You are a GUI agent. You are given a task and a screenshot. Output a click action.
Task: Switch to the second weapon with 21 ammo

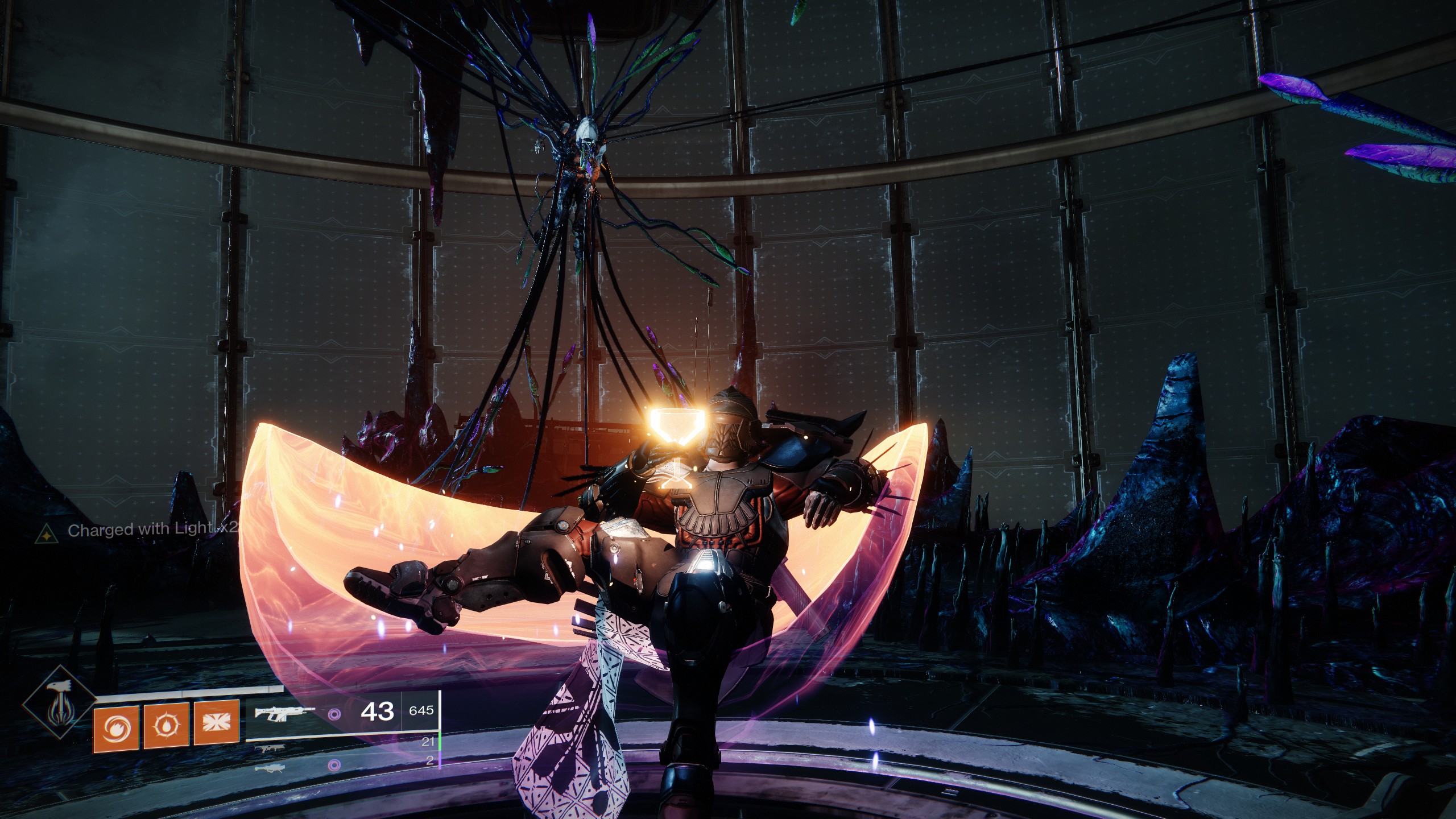[x=270, y=750]
